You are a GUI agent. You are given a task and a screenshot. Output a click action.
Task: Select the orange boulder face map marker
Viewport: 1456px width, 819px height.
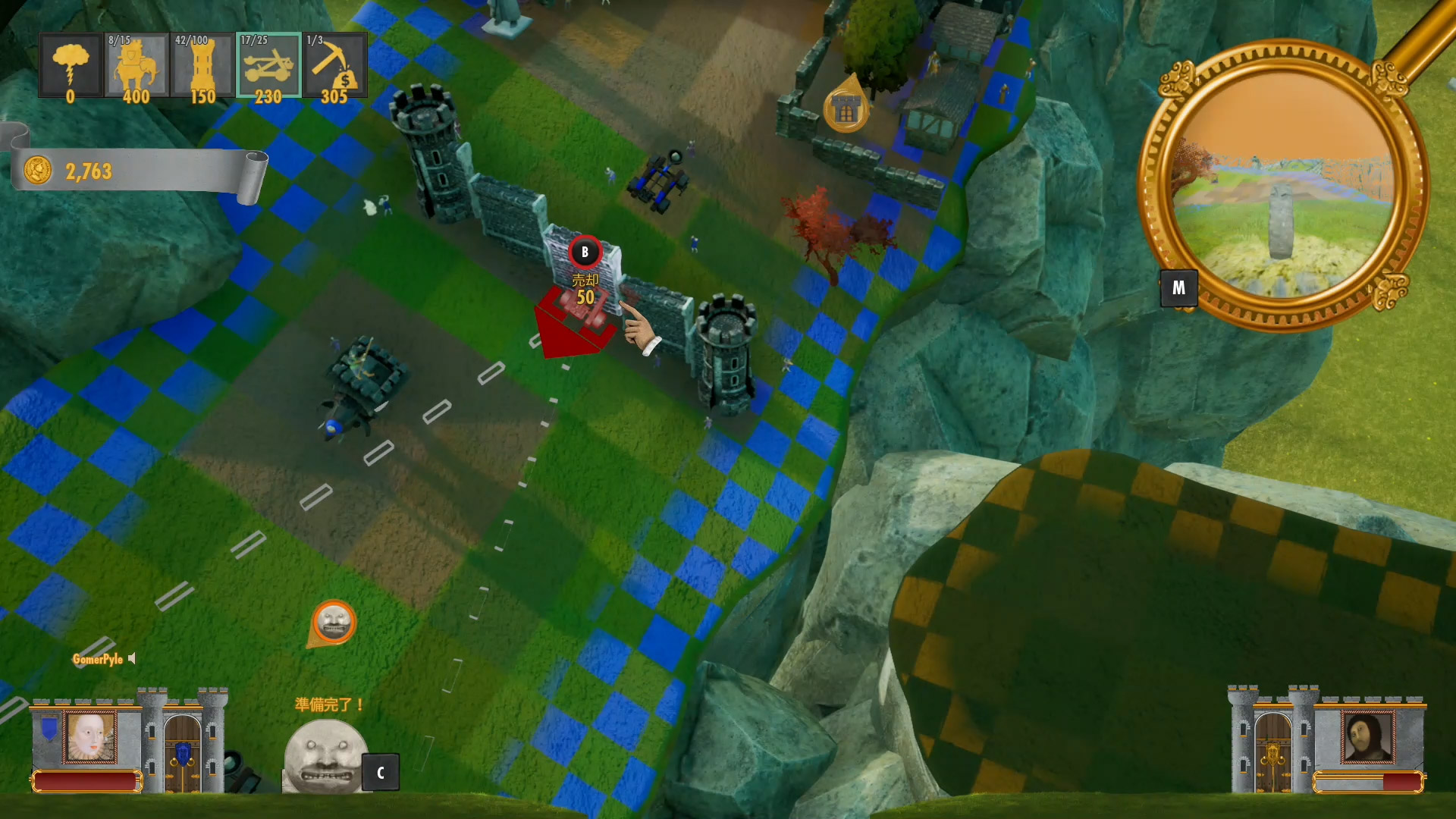click(x=334, y=623)
